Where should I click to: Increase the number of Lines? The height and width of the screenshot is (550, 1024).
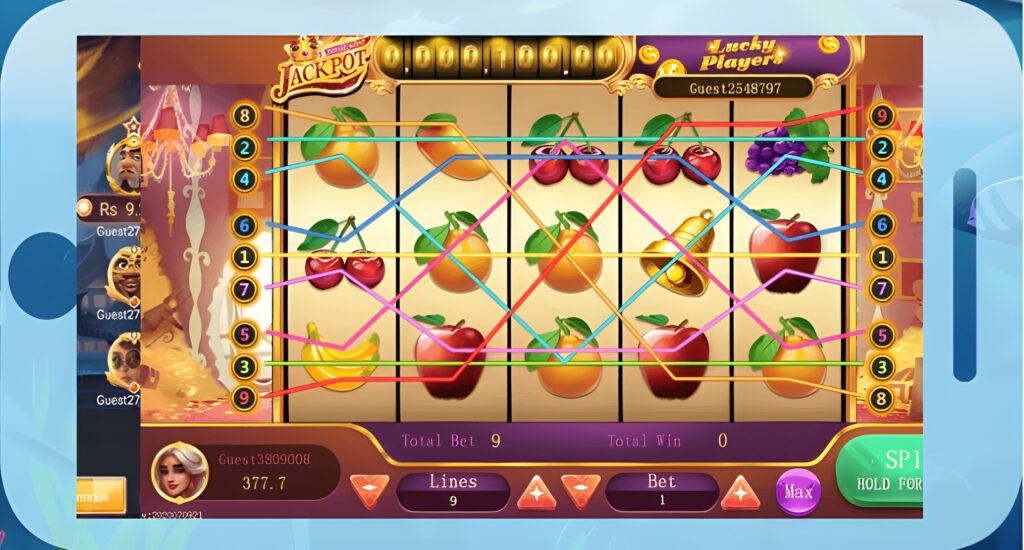pos(536,491)
